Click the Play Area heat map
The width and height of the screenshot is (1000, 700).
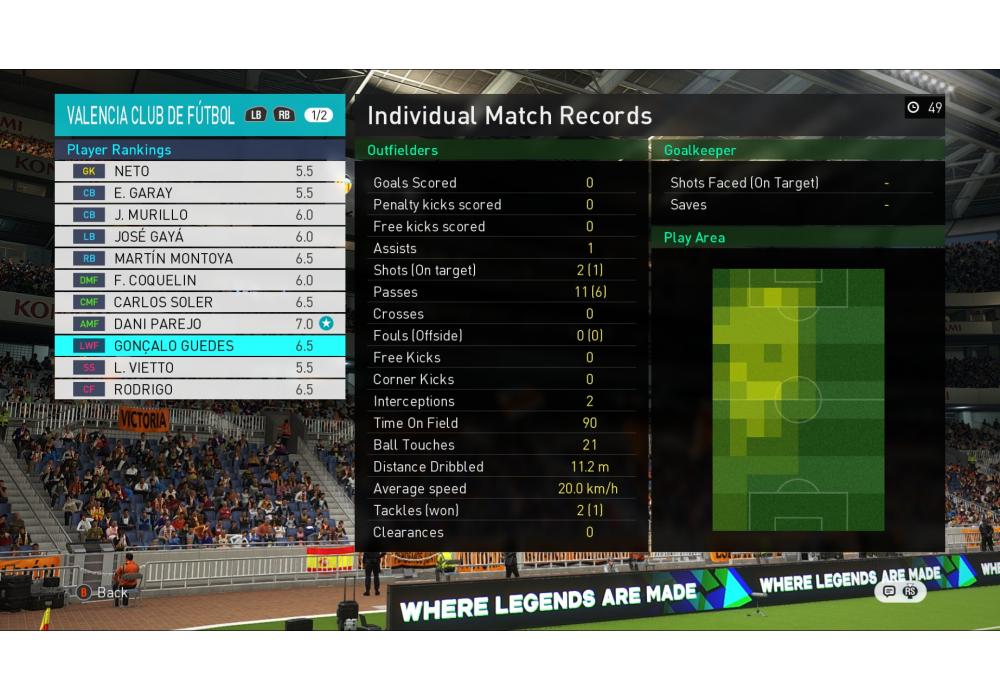pyautogui.click(x=798, y=399)
